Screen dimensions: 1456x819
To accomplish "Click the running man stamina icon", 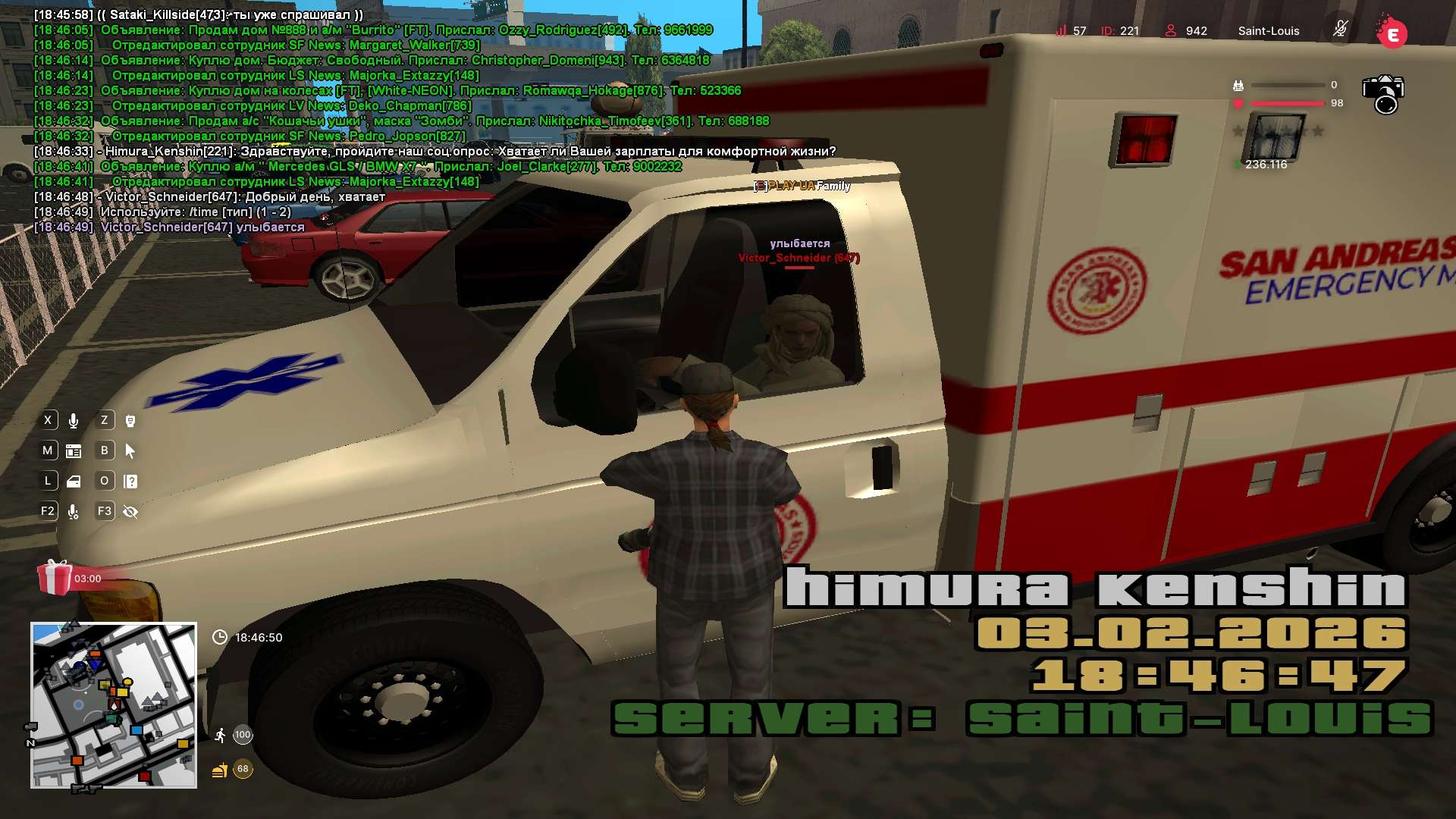I will point(220,735).
